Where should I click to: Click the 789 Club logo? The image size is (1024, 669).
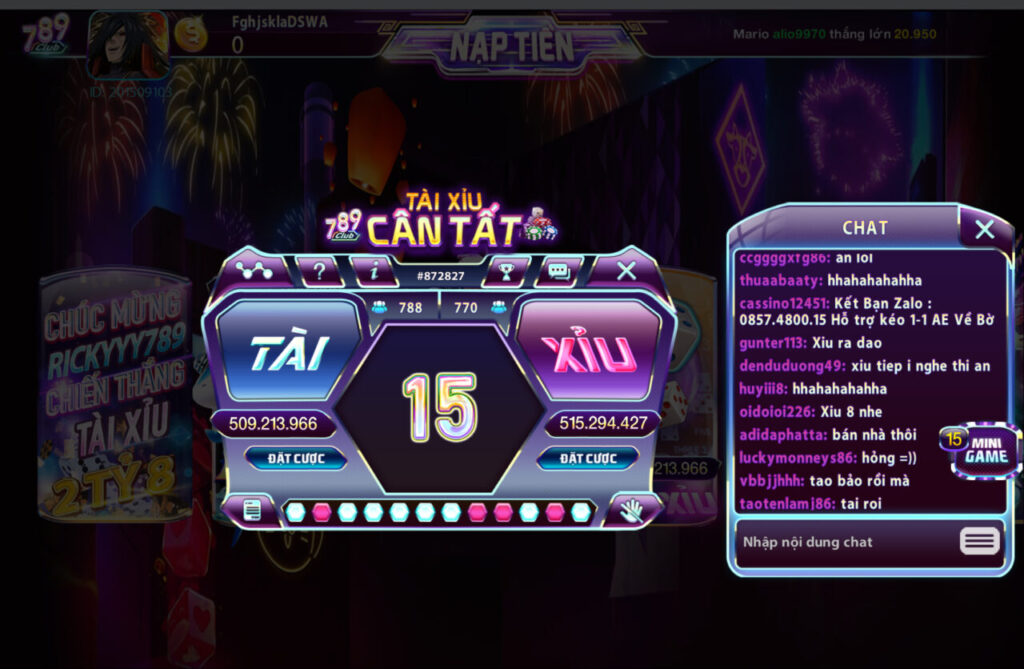[x=45, y=36]
